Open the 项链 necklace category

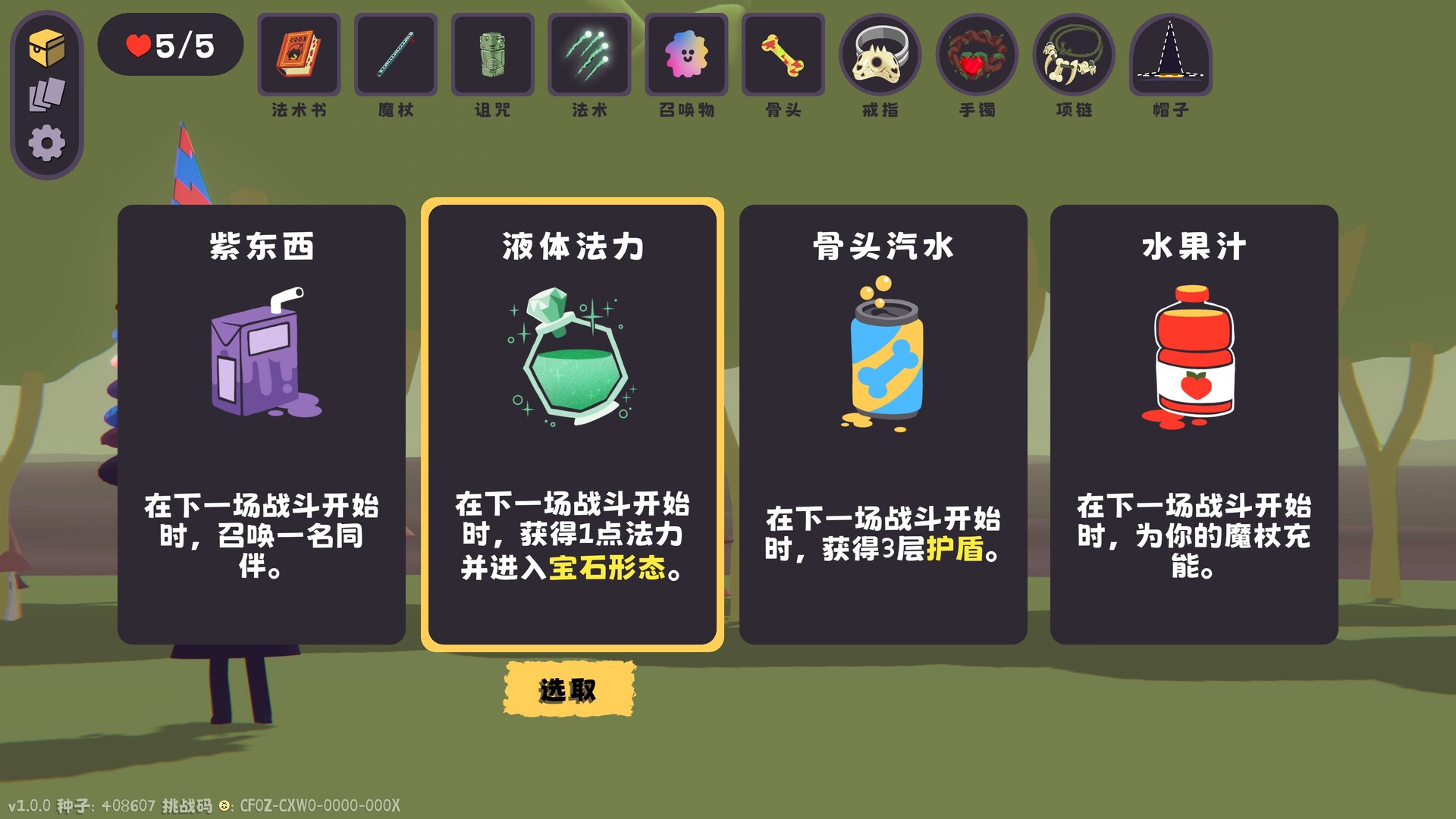tap(1073, 55)
